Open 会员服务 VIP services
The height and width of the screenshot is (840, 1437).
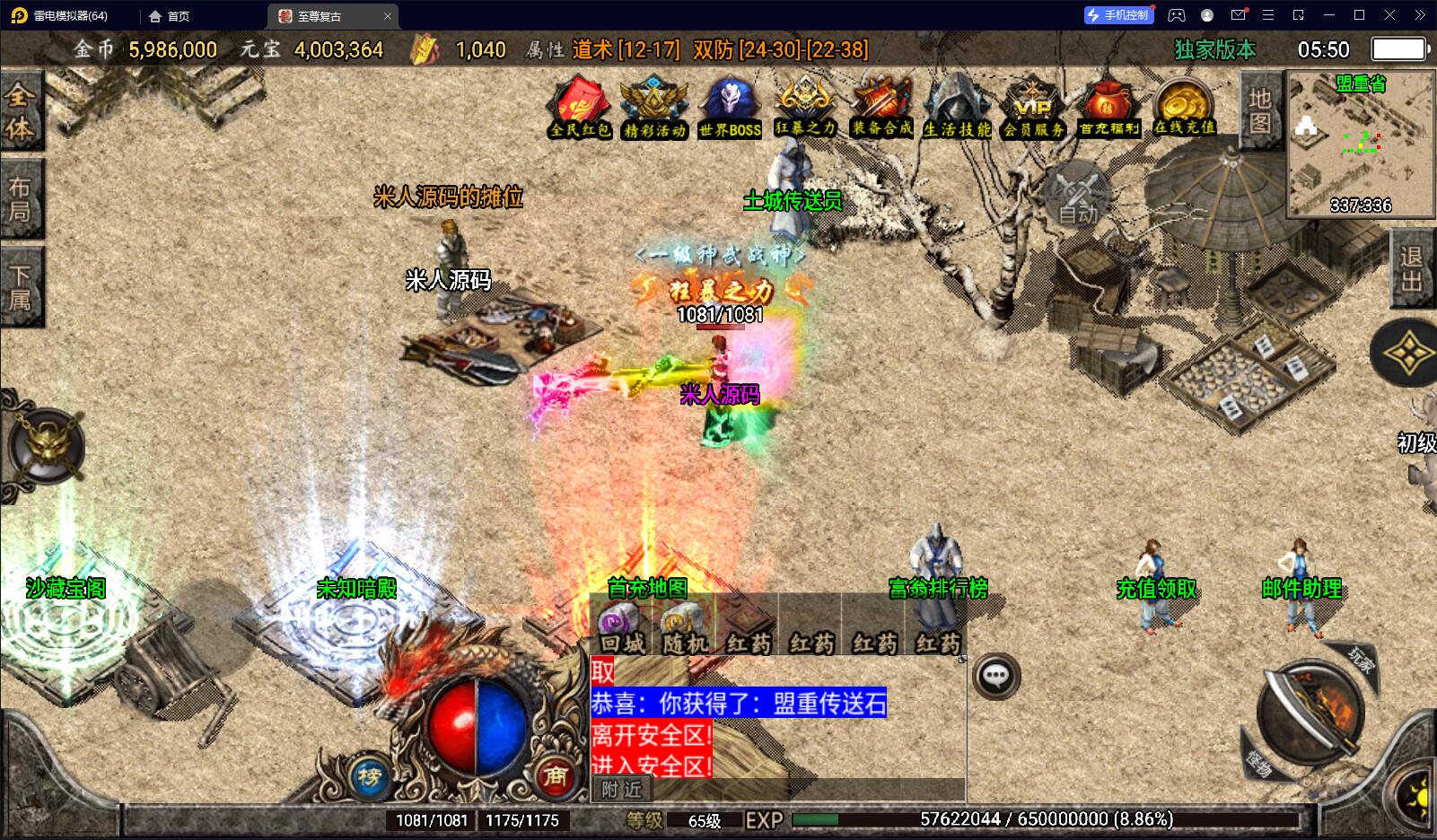coord(1033,108)
